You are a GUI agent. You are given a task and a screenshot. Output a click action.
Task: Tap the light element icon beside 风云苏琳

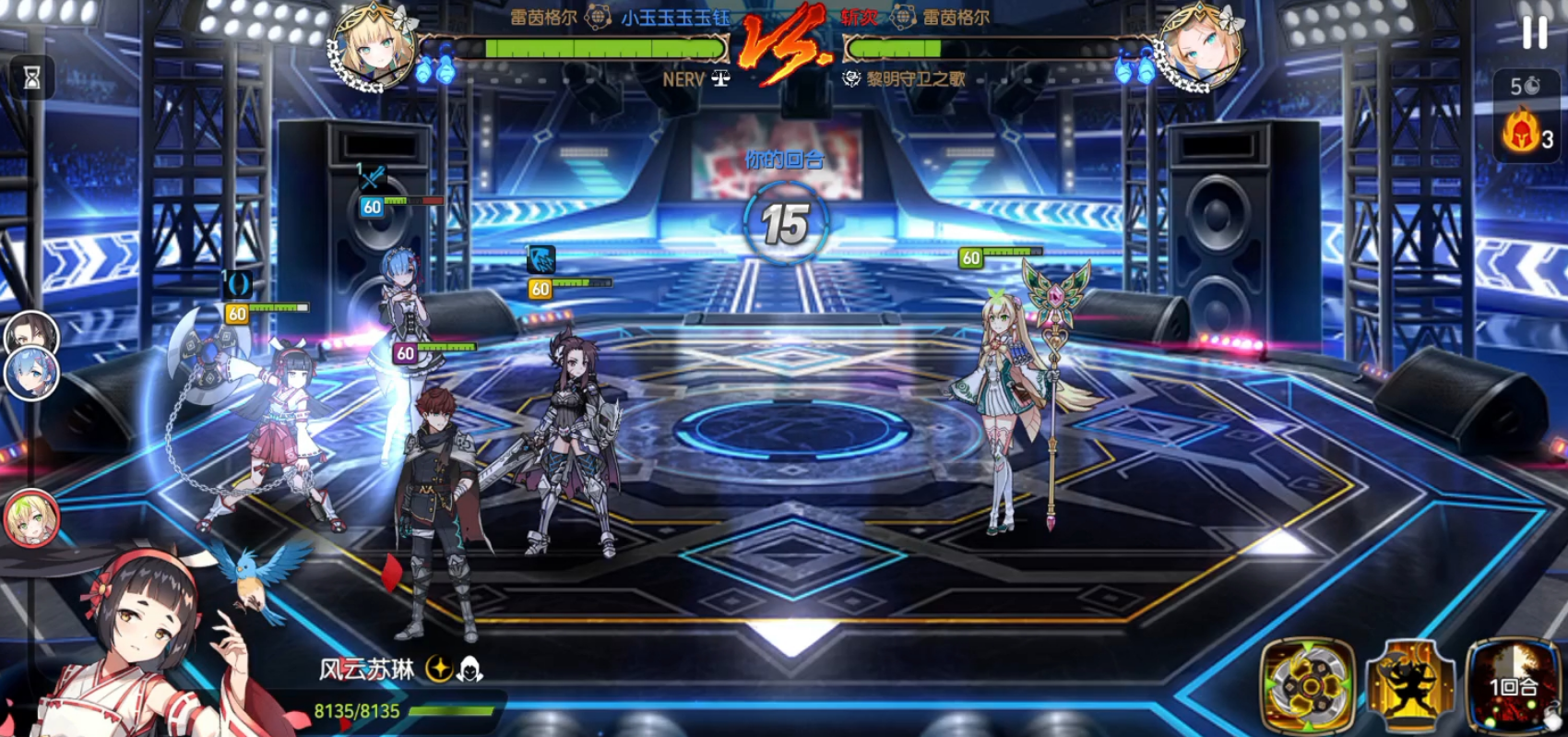439,670
